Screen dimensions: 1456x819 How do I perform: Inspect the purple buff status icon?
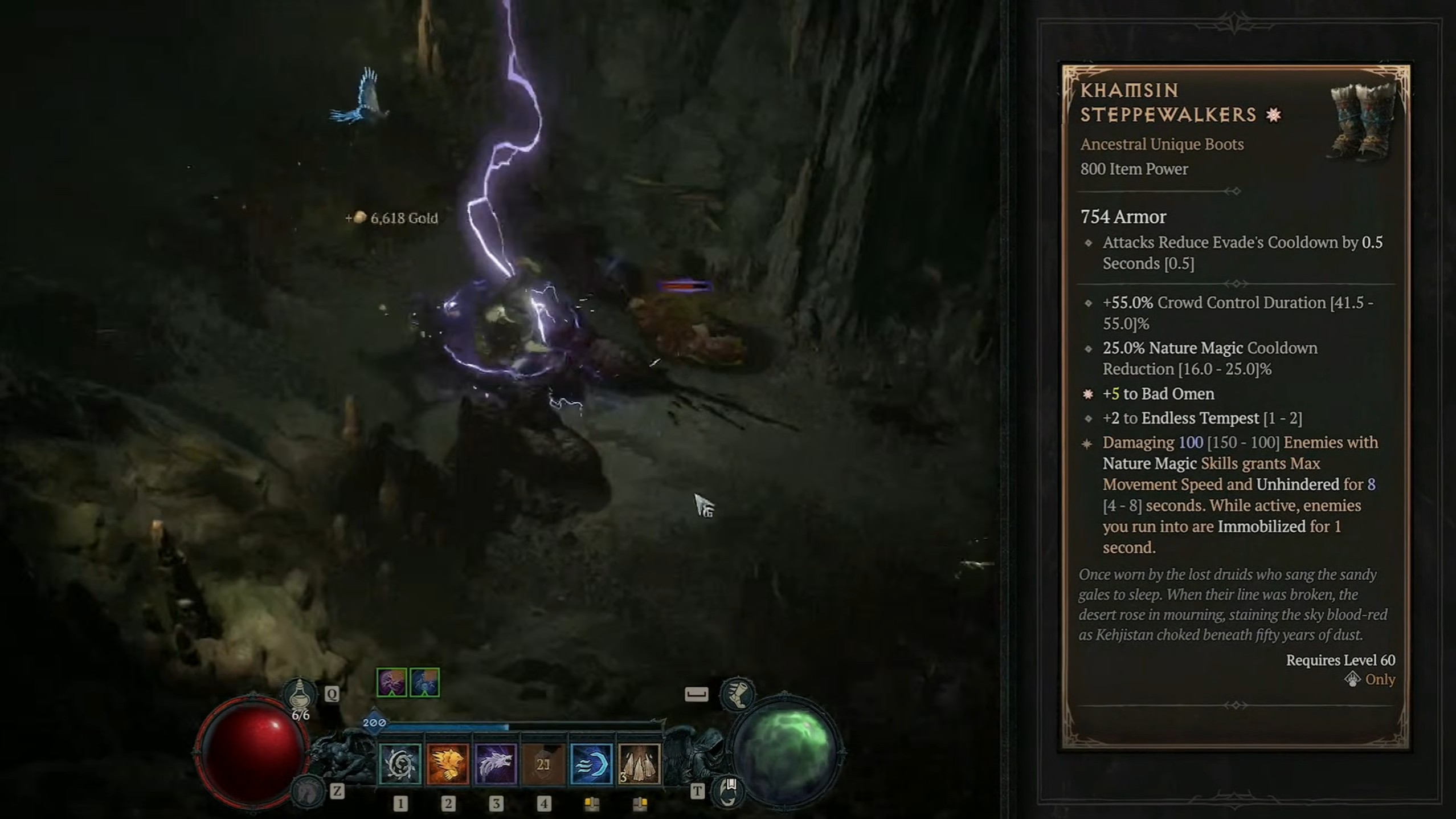point(392,683)
